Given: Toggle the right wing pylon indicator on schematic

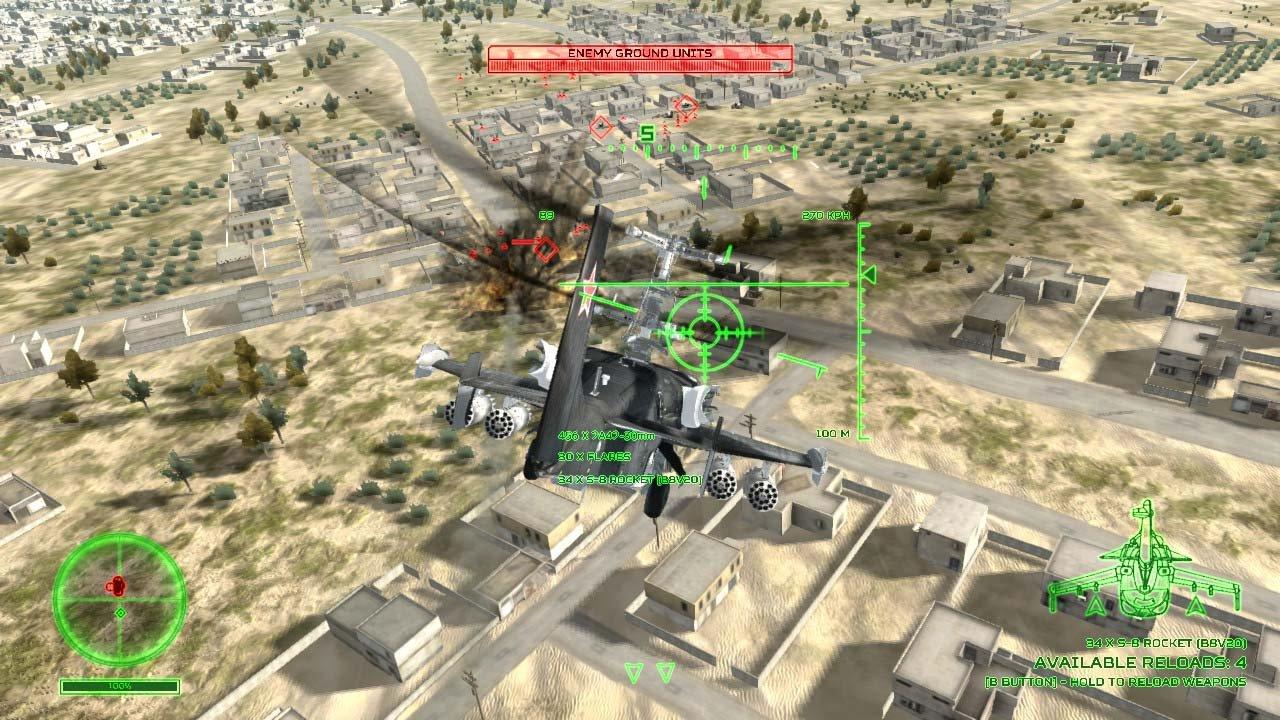Looking at the screenshot, I should coord(1198,603).
